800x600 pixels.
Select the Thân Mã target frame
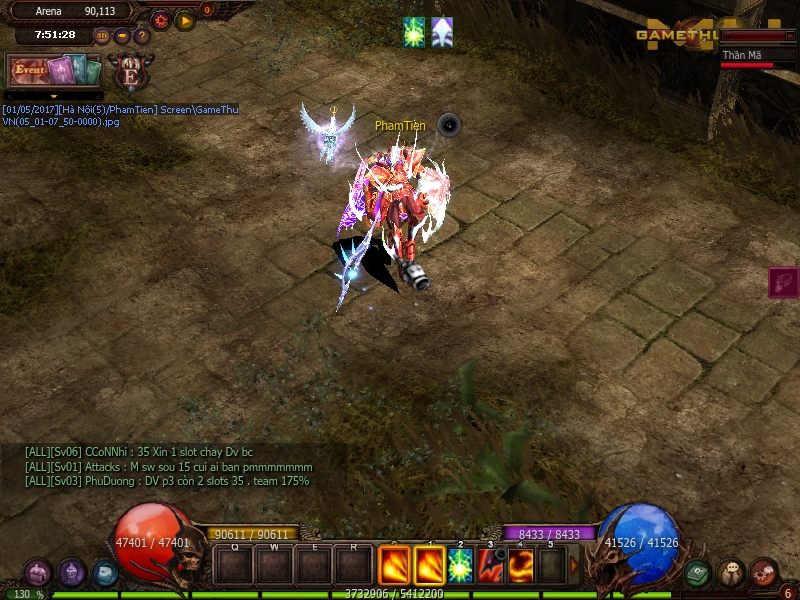pos(758,56)
